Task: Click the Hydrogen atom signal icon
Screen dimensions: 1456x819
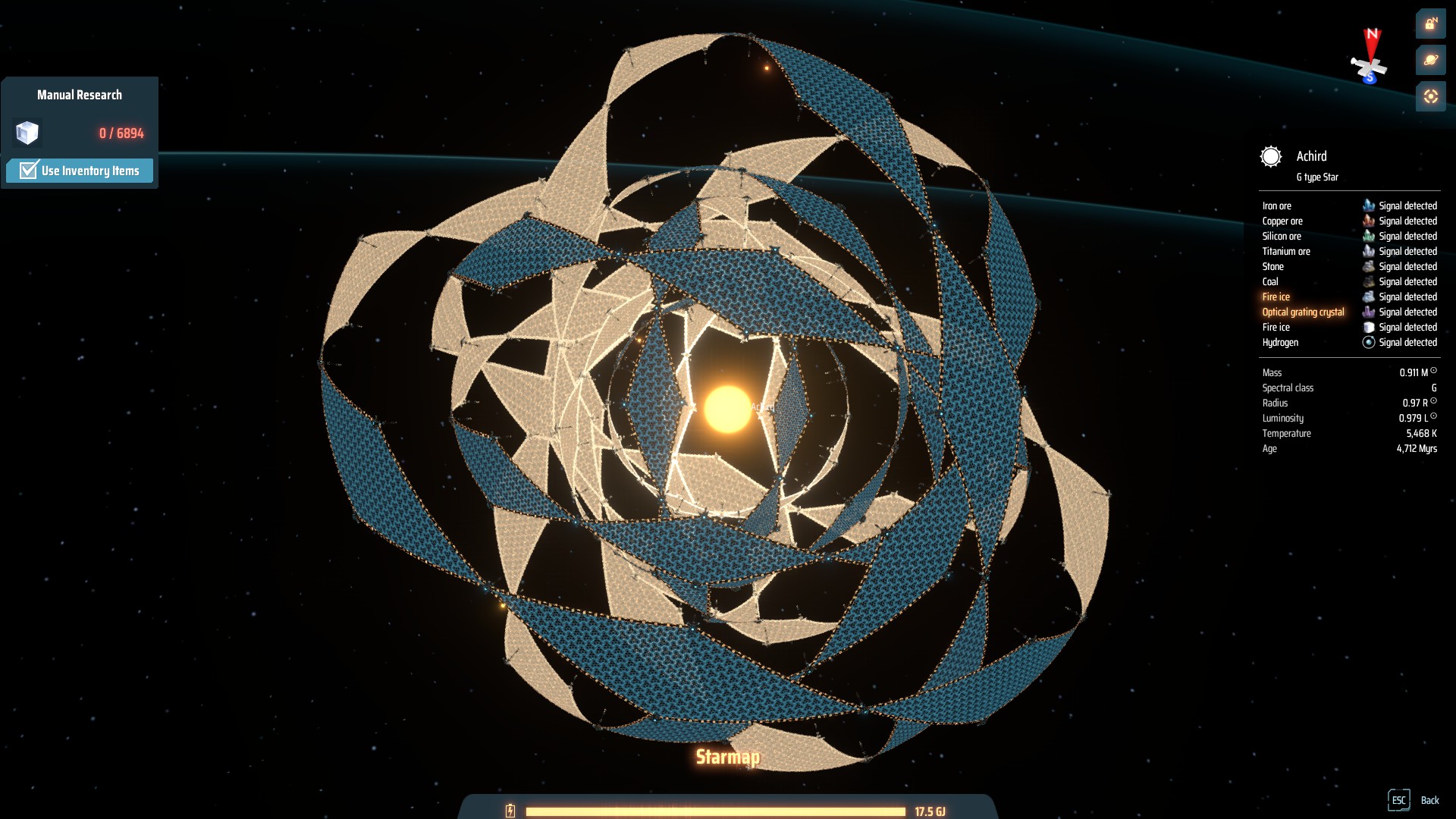Action: [1369, 342]
